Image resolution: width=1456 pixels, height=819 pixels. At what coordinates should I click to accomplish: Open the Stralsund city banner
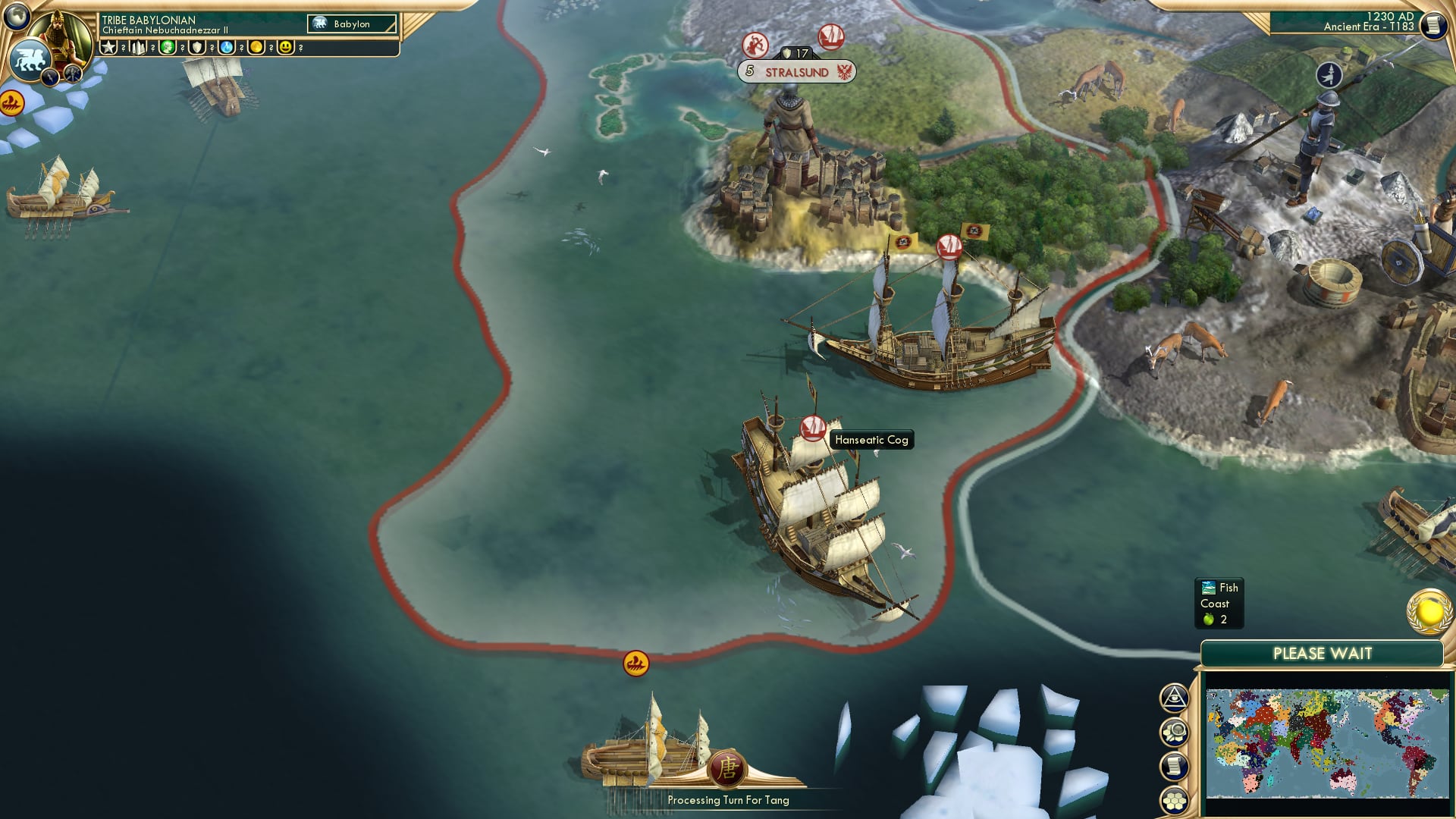pyautogui.click(x=796, y=72)
